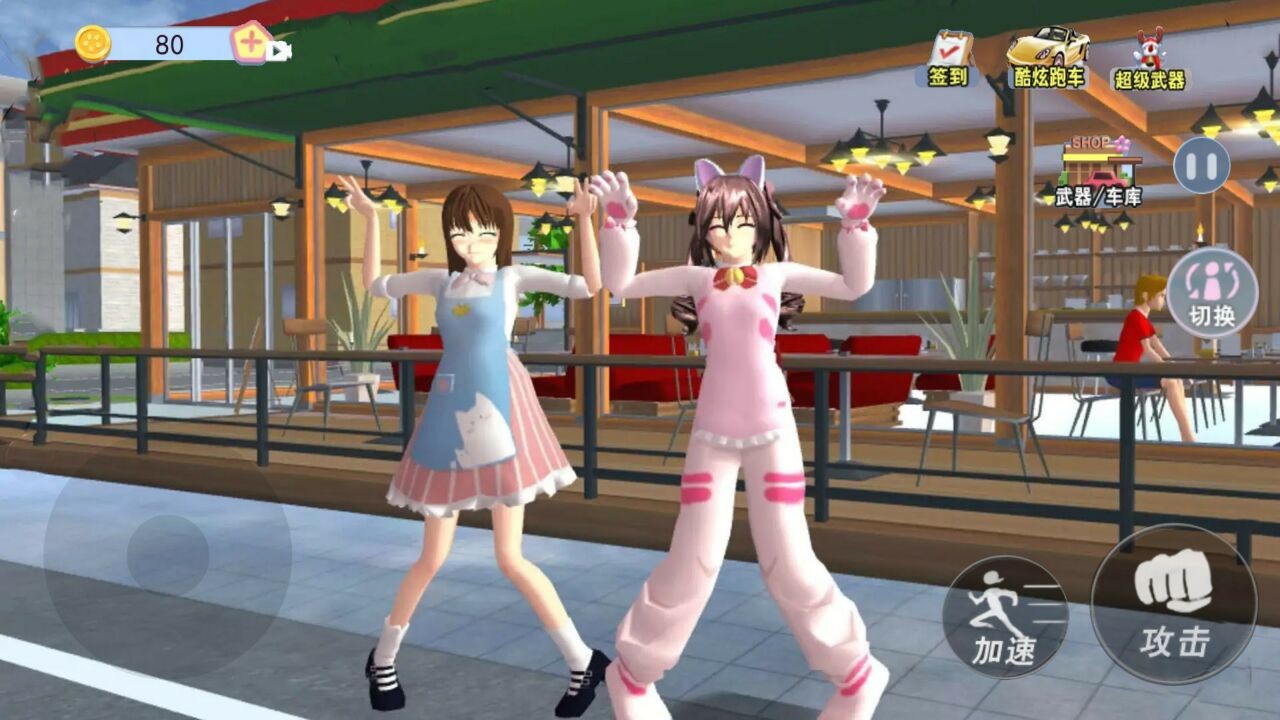Open the 酷炫跑车 sports car offer
1280x720 pixels.
click(x=1047, y=59)
